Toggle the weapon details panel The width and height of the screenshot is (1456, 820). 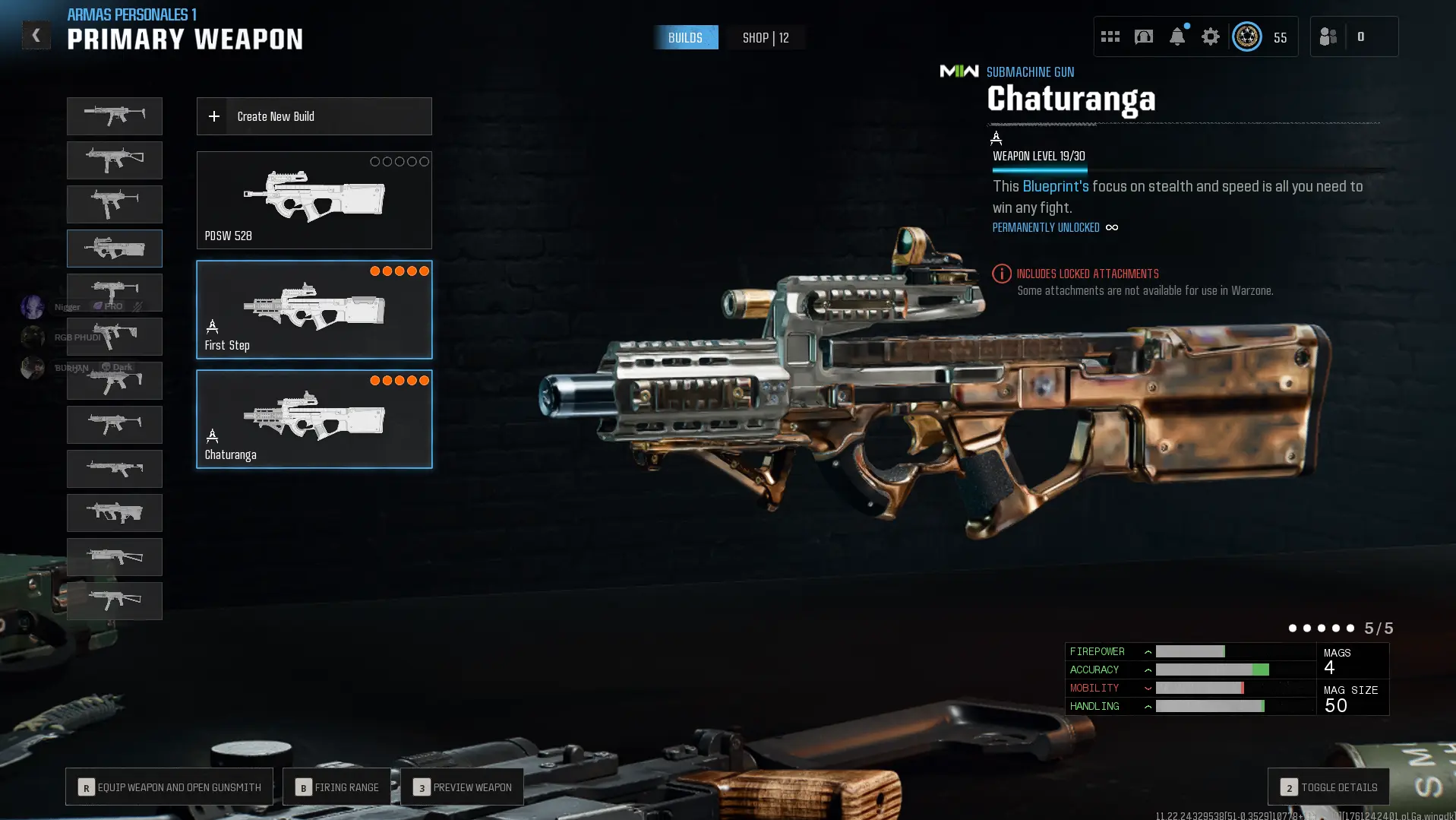pos(1328,787)
